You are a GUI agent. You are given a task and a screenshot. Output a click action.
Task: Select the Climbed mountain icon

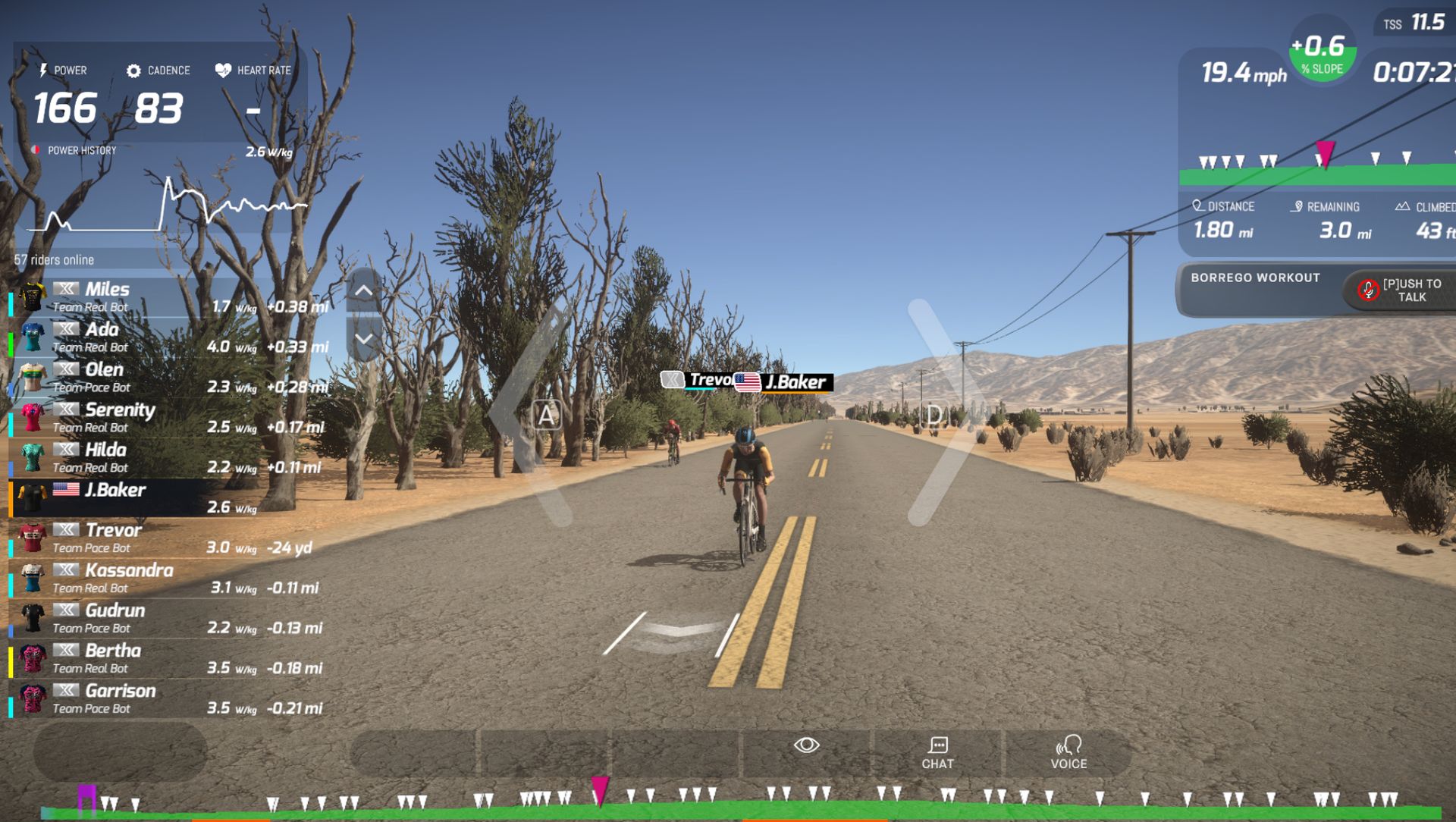1404,206
